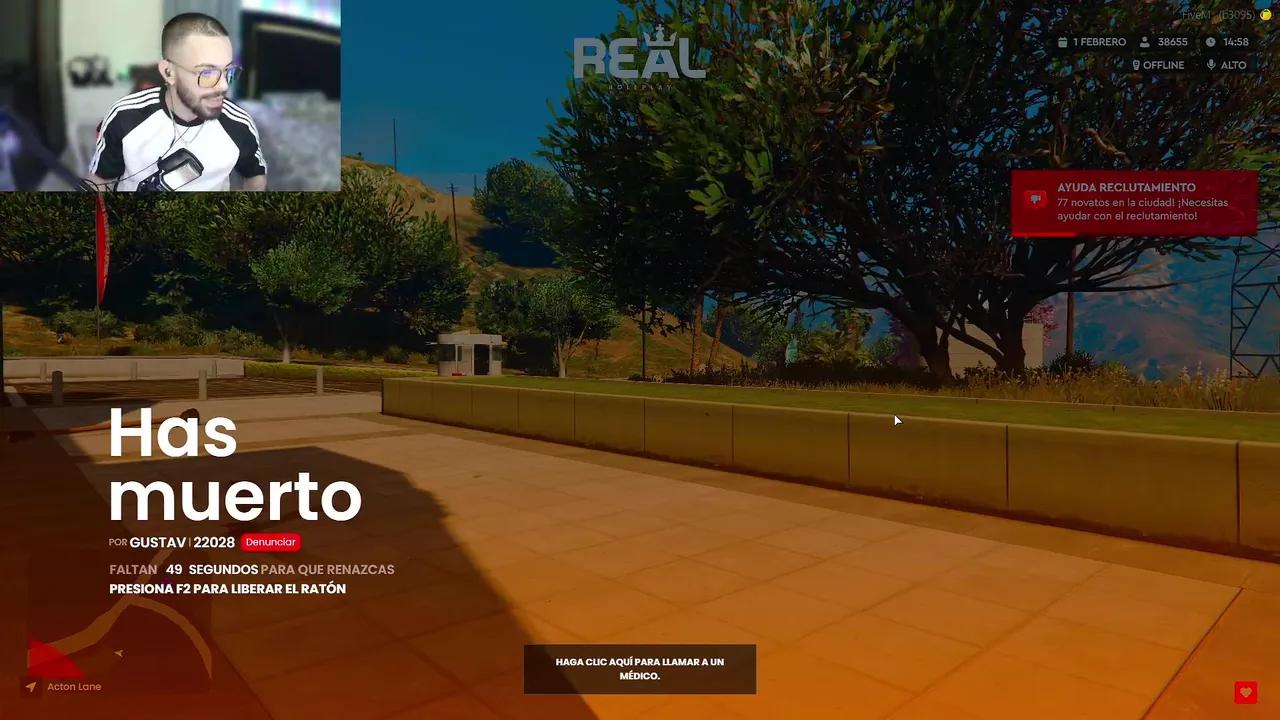The image size is (1280, 720).
Task: Click the calendar icon beside 1 FEBRERO
Action: coord(1063,42)
